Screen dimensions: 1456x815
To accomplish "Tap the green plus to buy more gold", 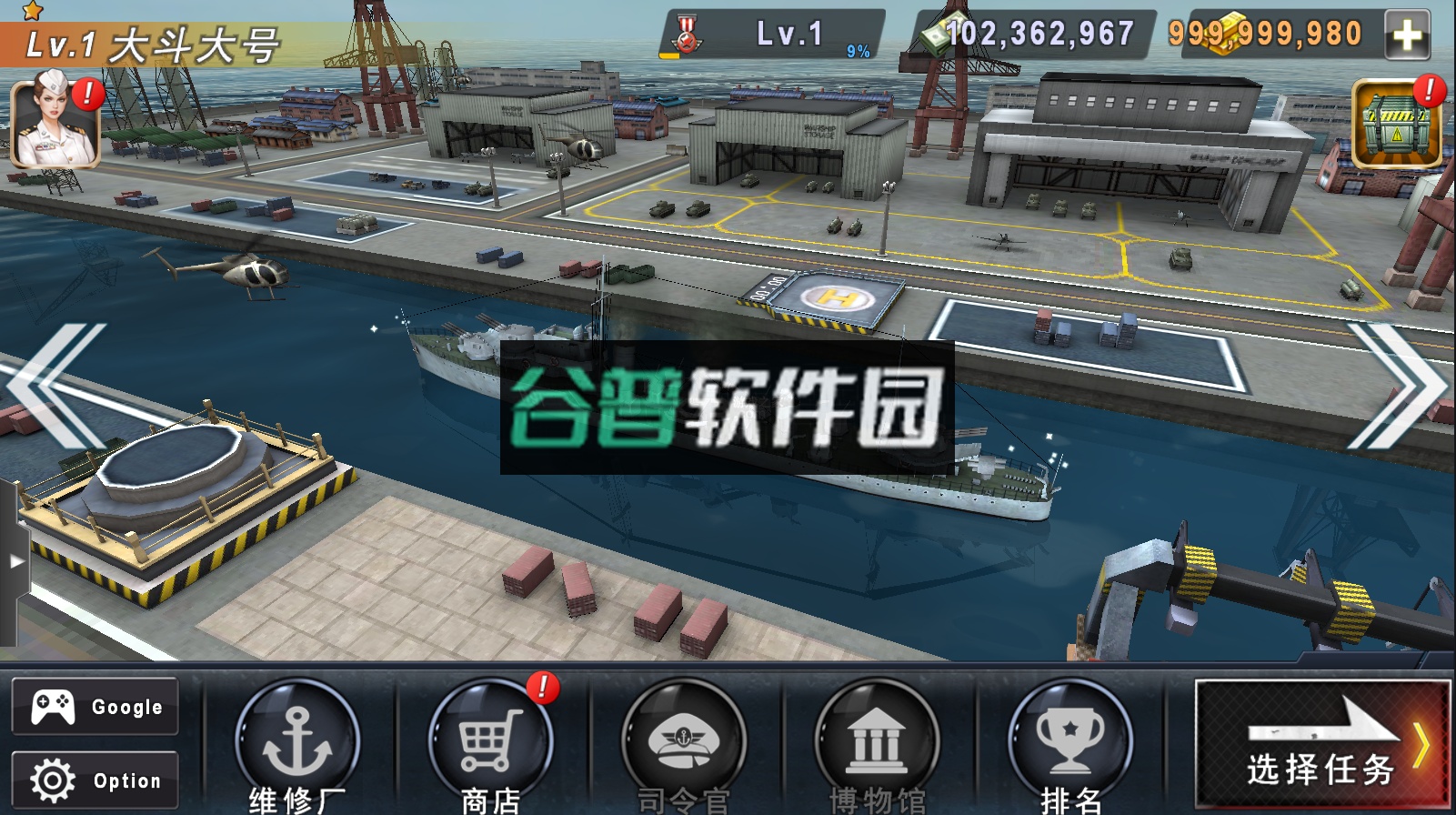I will (x=1409, y=35).
